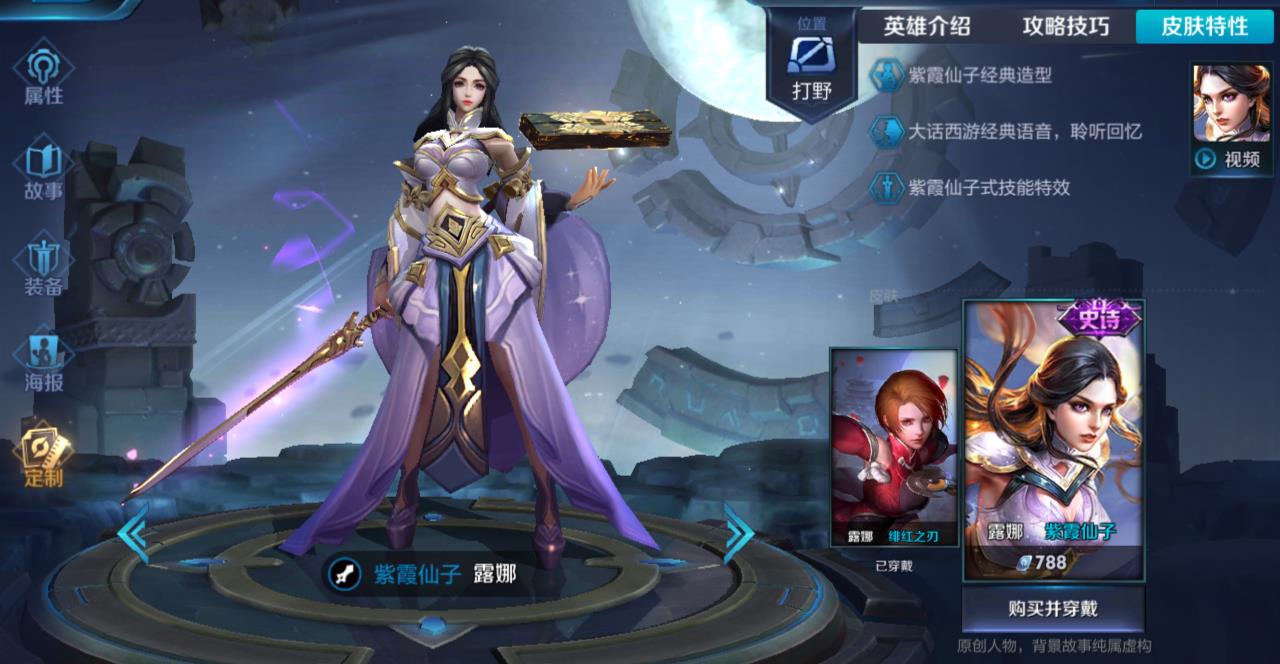Open the 属性 attributes panel
Screen dimensions: 1280x664
43,74
